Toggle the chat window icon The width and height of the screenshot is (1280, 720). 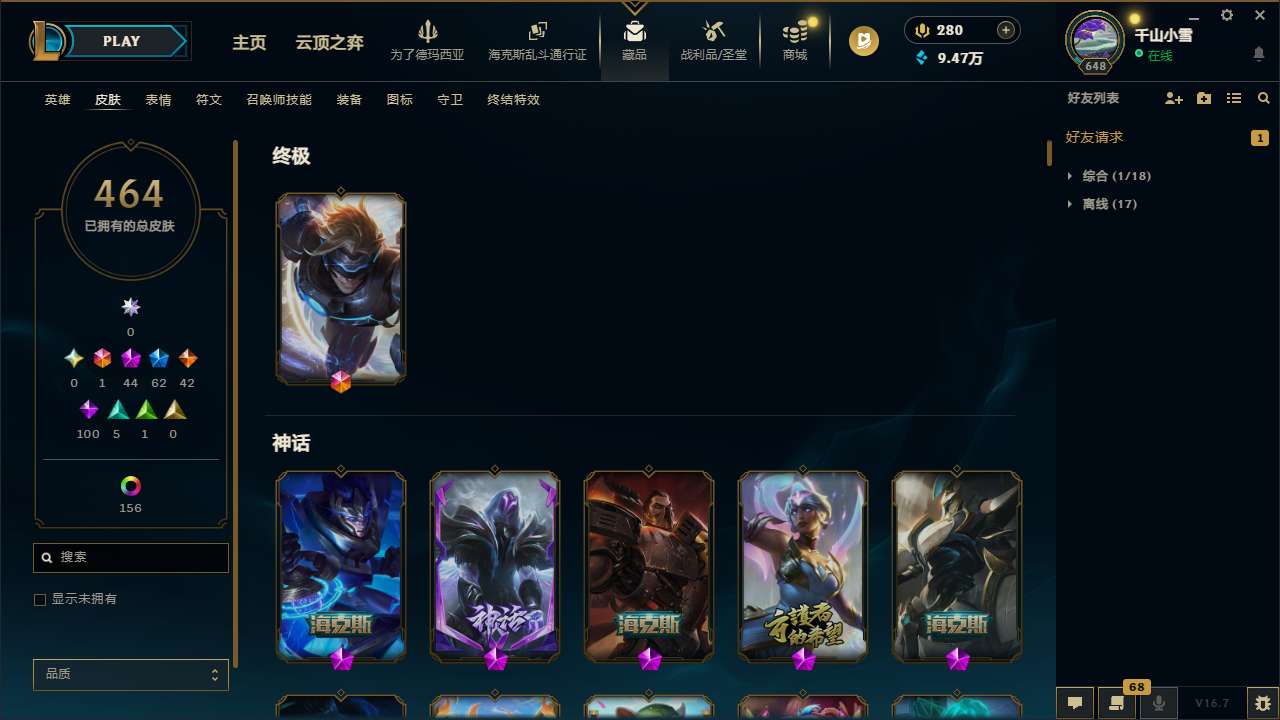tap(1074, 703)
